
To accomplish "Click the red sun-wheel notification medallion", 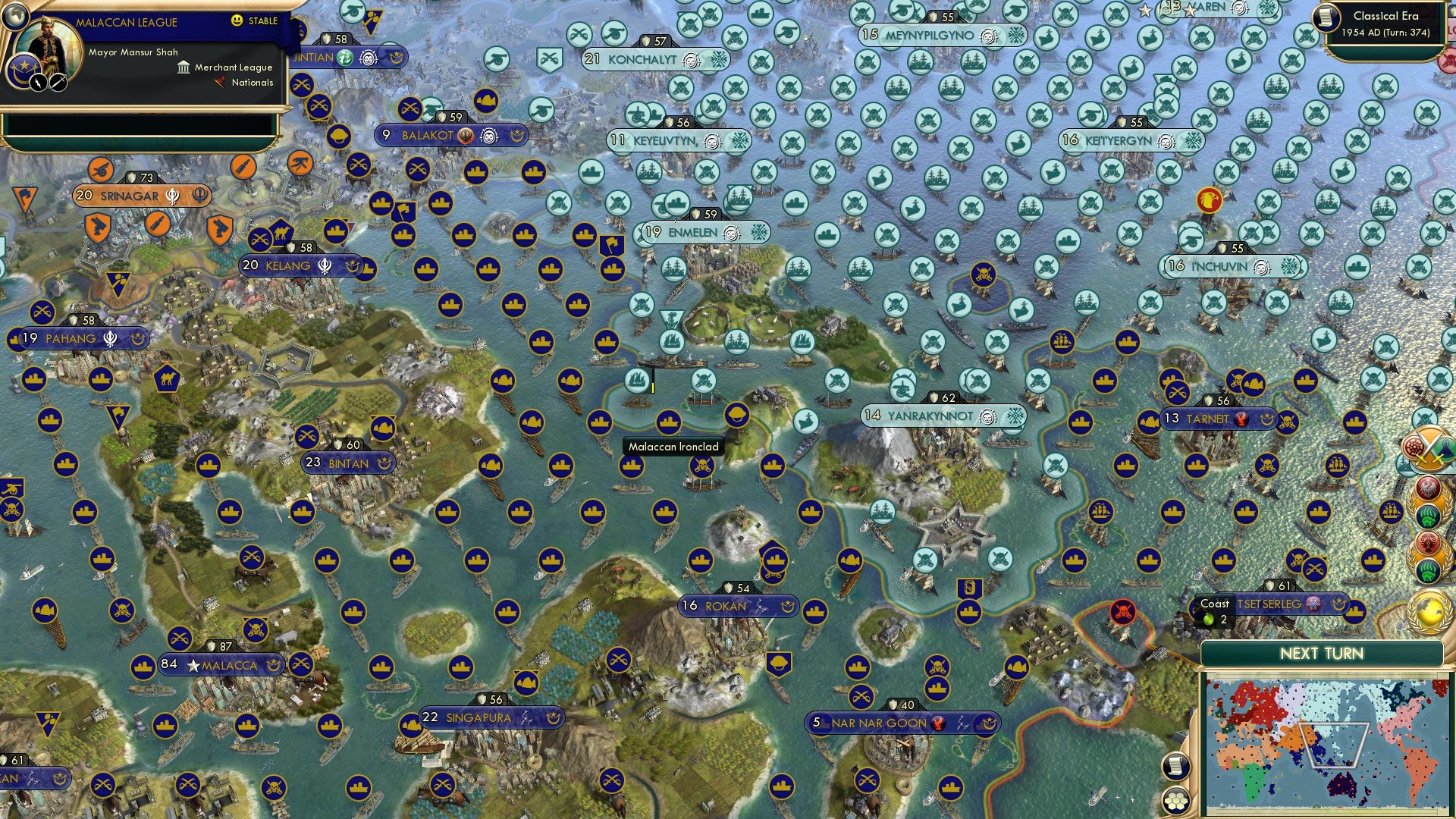I will (x=1426, y=542).
